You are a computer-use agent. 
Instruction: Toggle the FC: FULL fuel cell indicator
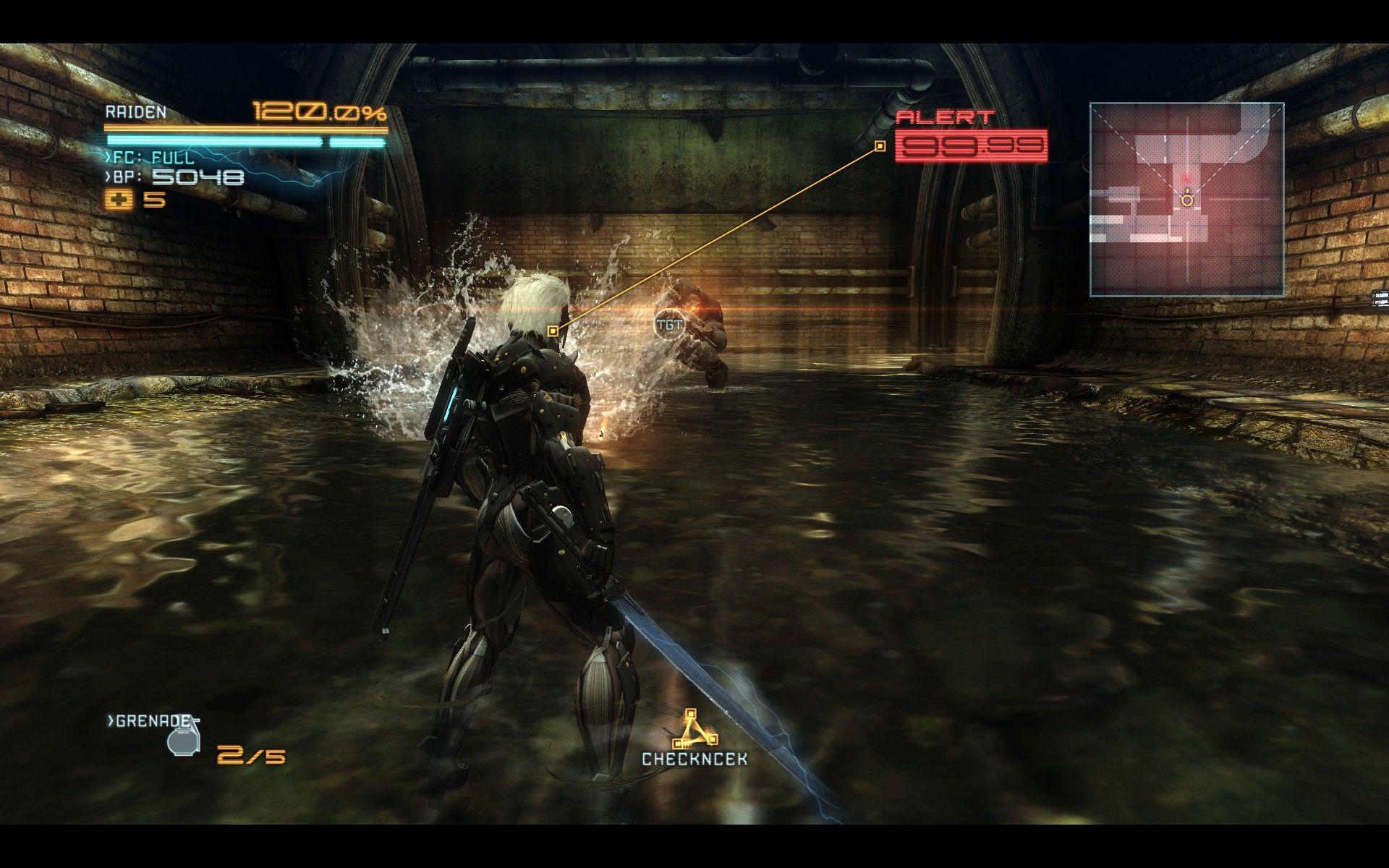click(x=148, y=156)
